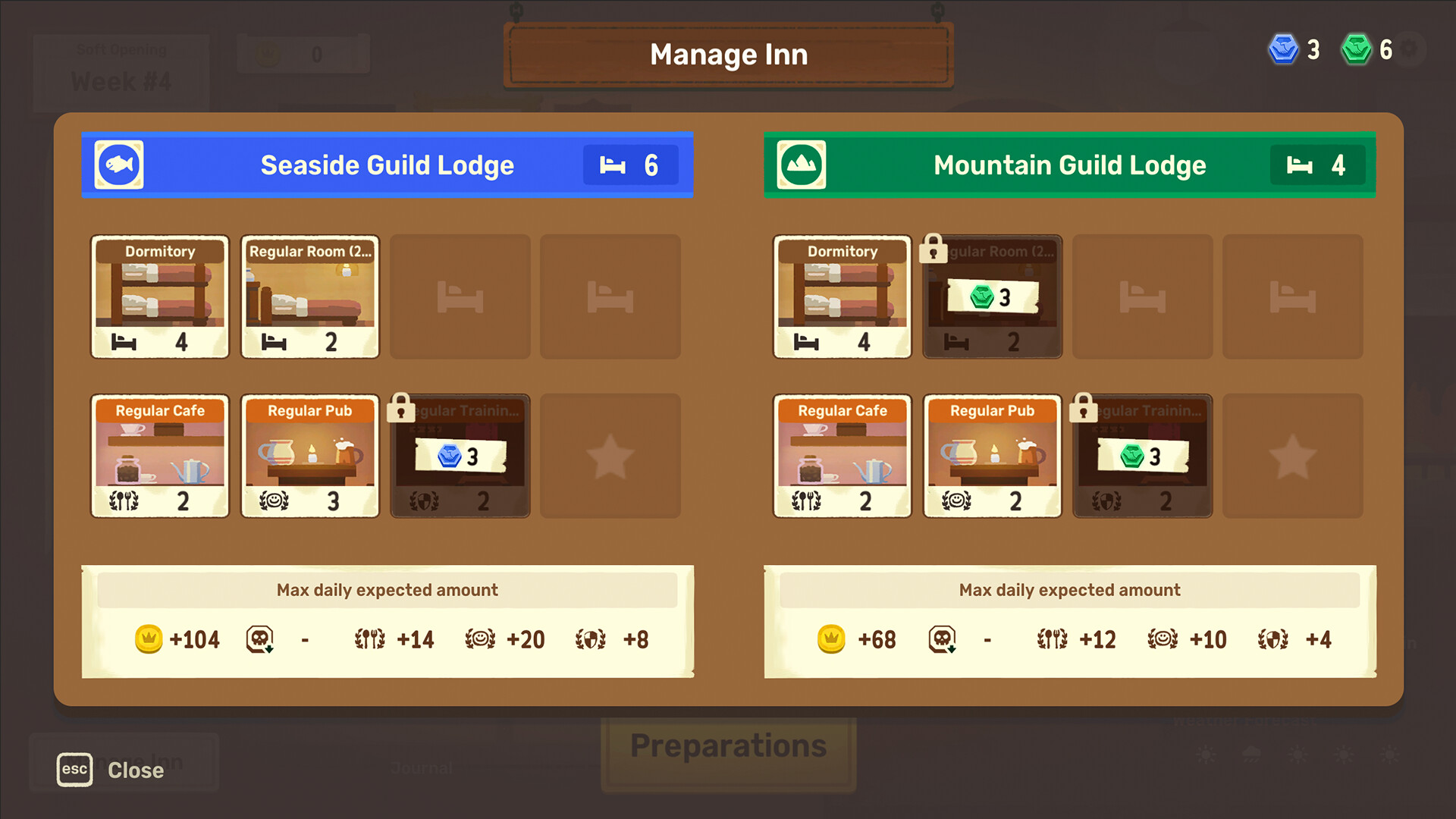The height and width of the screenshot is (819, 1456).
Task: Click an empty bed slot in Seaside lodge
Action: coord(460,296)
